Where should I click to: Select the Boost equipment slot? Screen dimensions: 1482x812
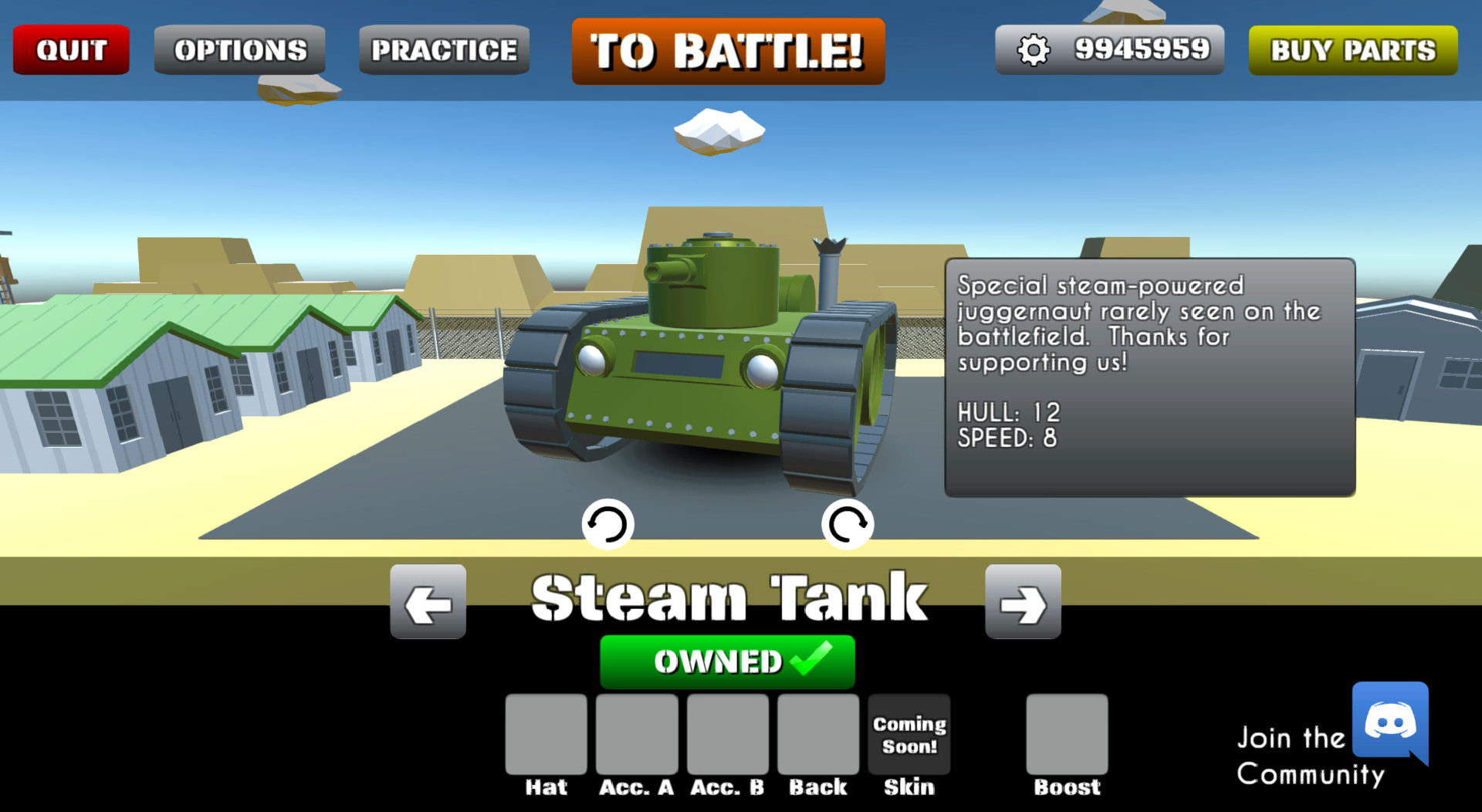coord(1067,734)
